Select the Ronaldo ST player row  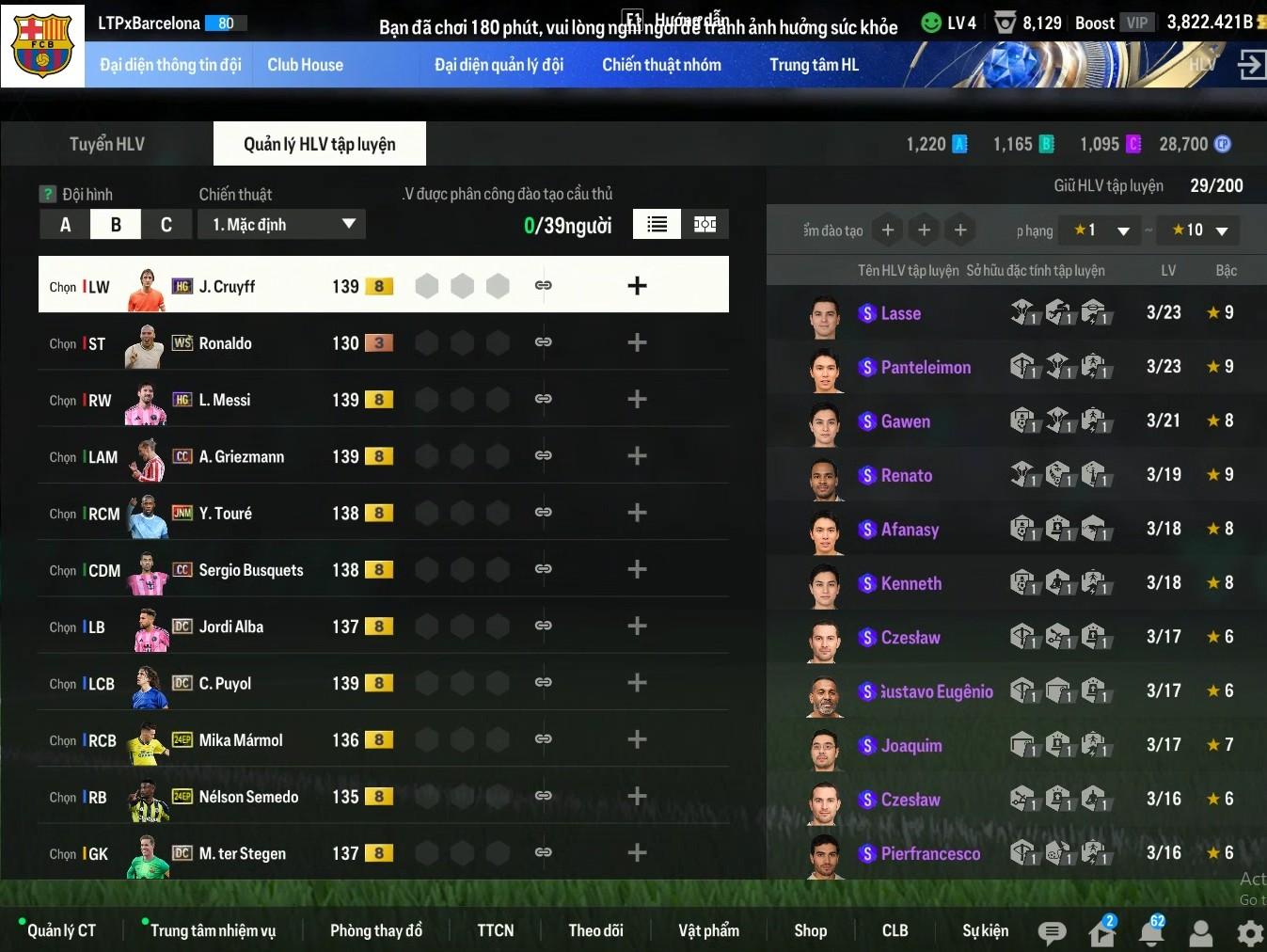(226, 343)
